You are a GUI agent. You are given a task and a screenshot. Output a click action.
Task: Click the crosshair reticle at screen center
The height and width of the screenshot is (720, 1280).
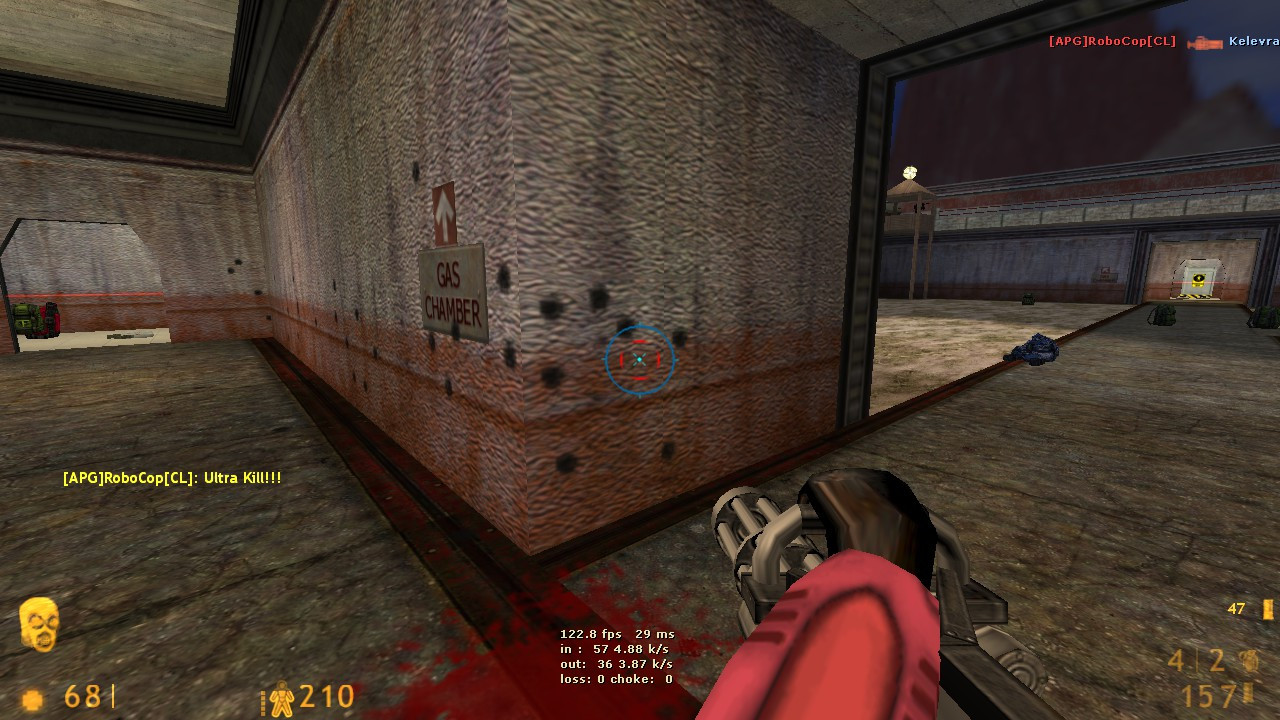click(638, 359)
